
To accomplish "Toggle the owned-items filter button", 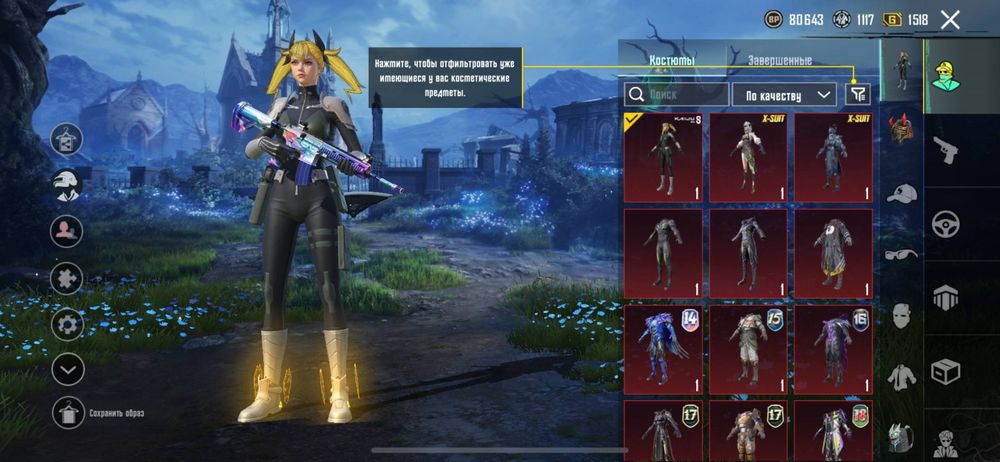I will tap(858, 94).
